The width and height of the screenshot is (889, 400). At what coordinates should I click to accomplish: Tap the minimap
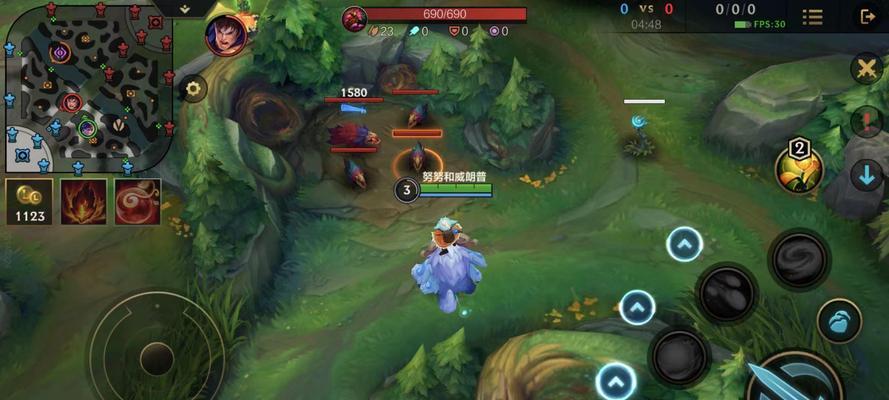pyautogui.click(x=88, y=88)
